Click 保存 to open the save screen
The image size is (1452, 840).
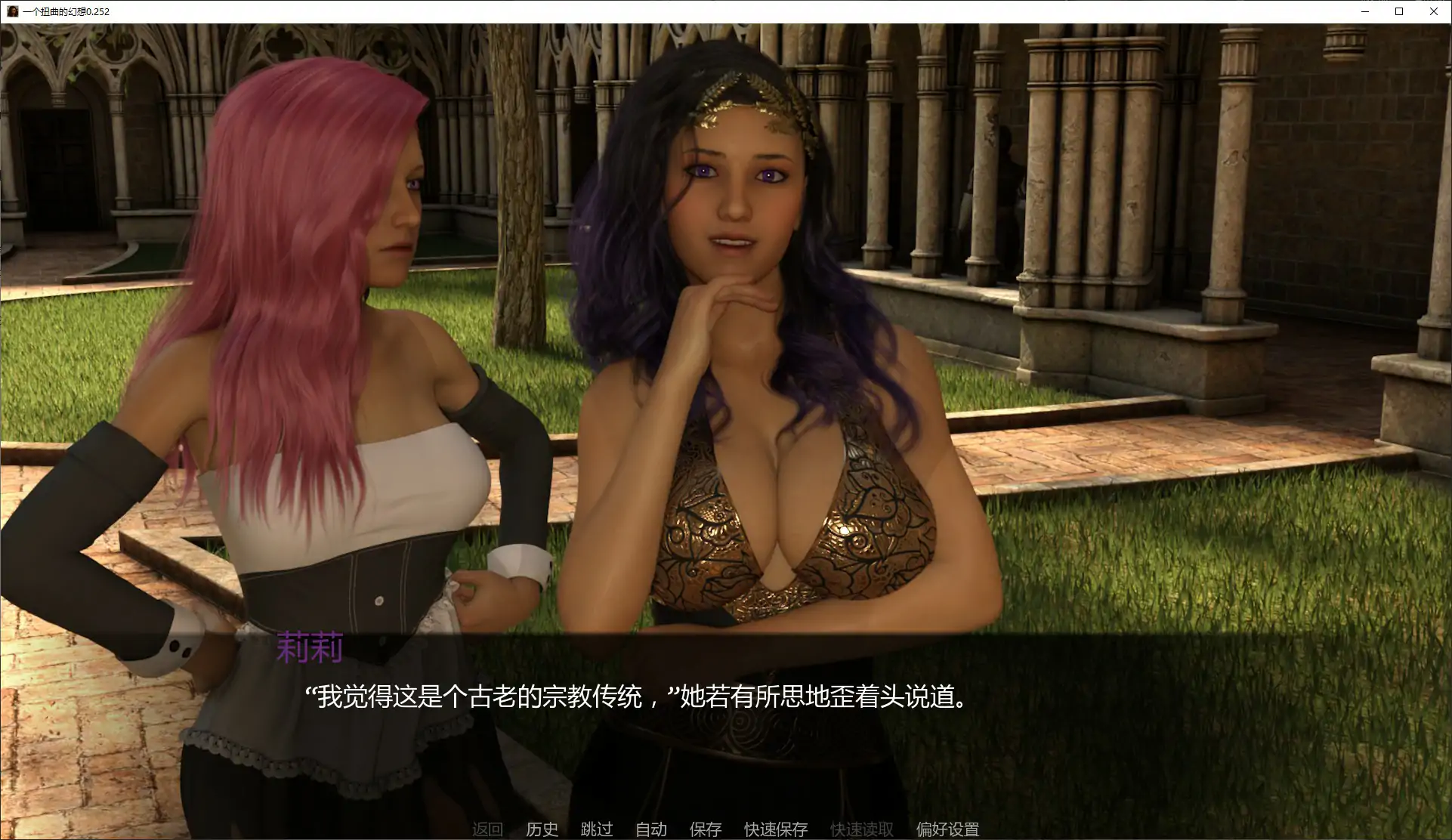(704, 828)
